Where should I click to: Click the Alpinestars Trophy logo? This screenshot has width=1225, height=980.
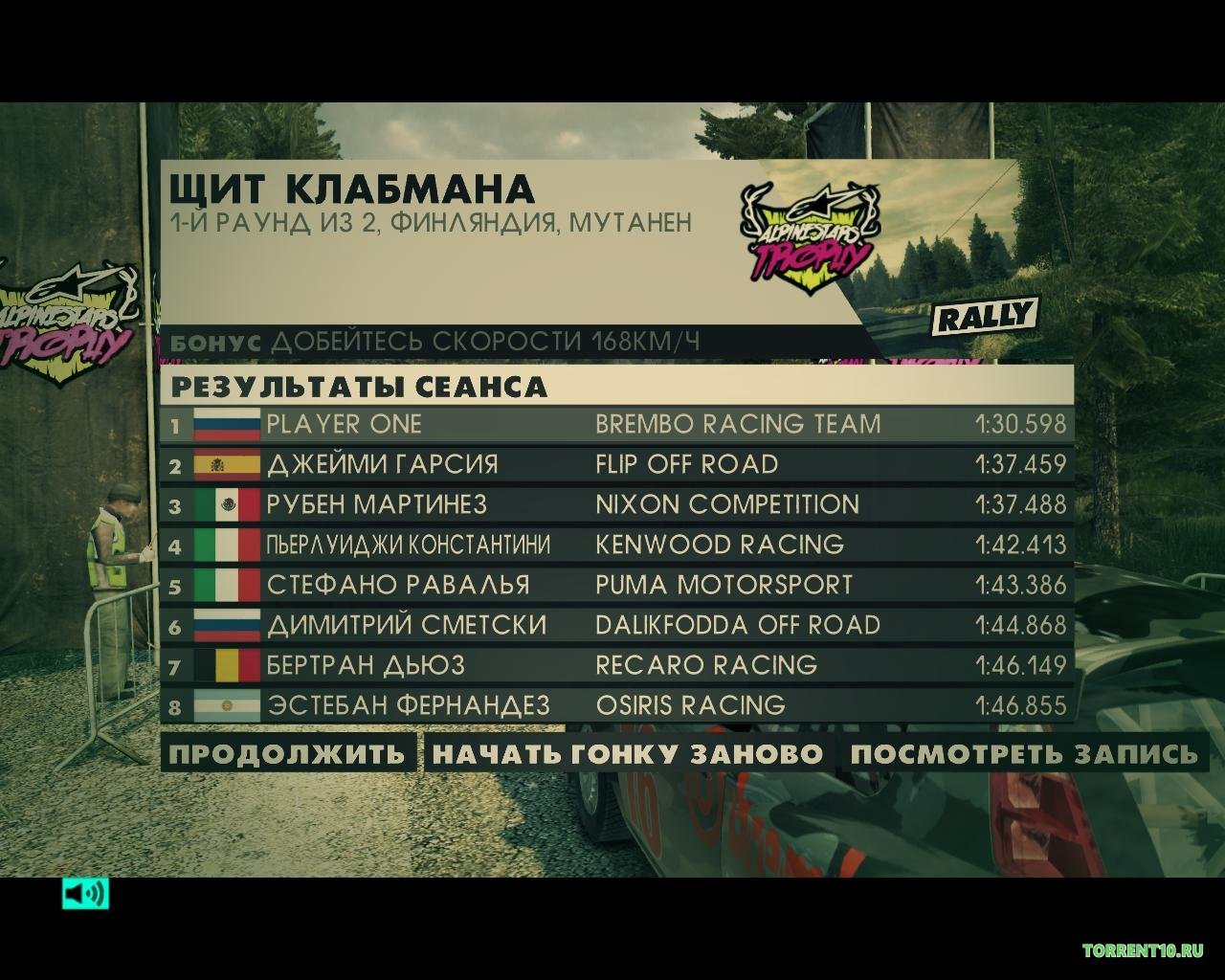809,234
